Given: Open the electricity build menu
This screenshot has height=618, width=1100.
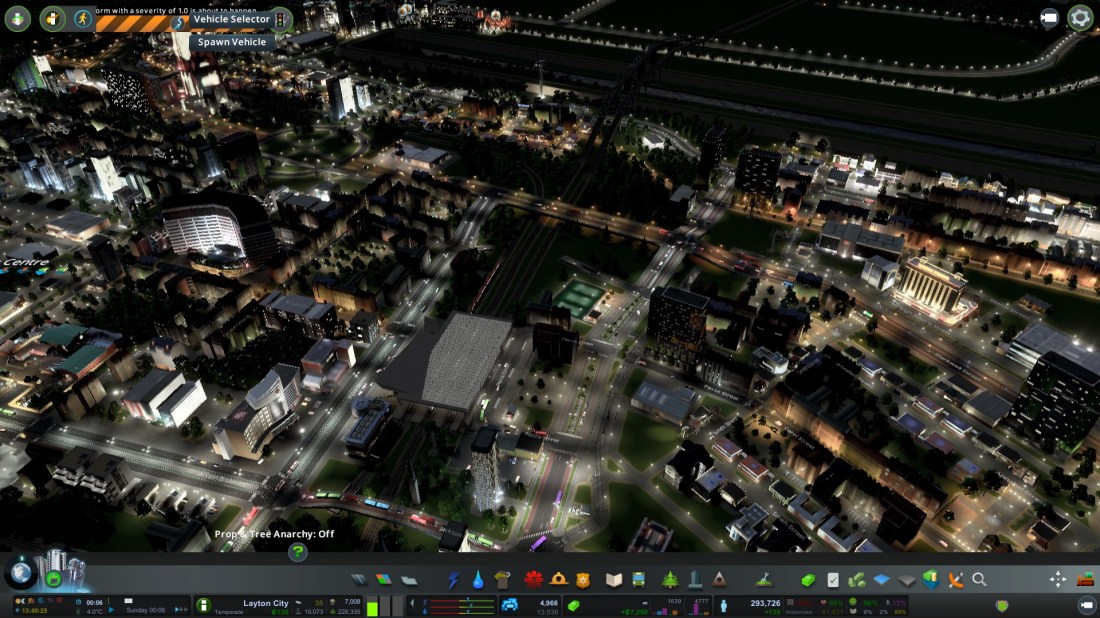Looking at the screenshot, I should coord(453,580).
